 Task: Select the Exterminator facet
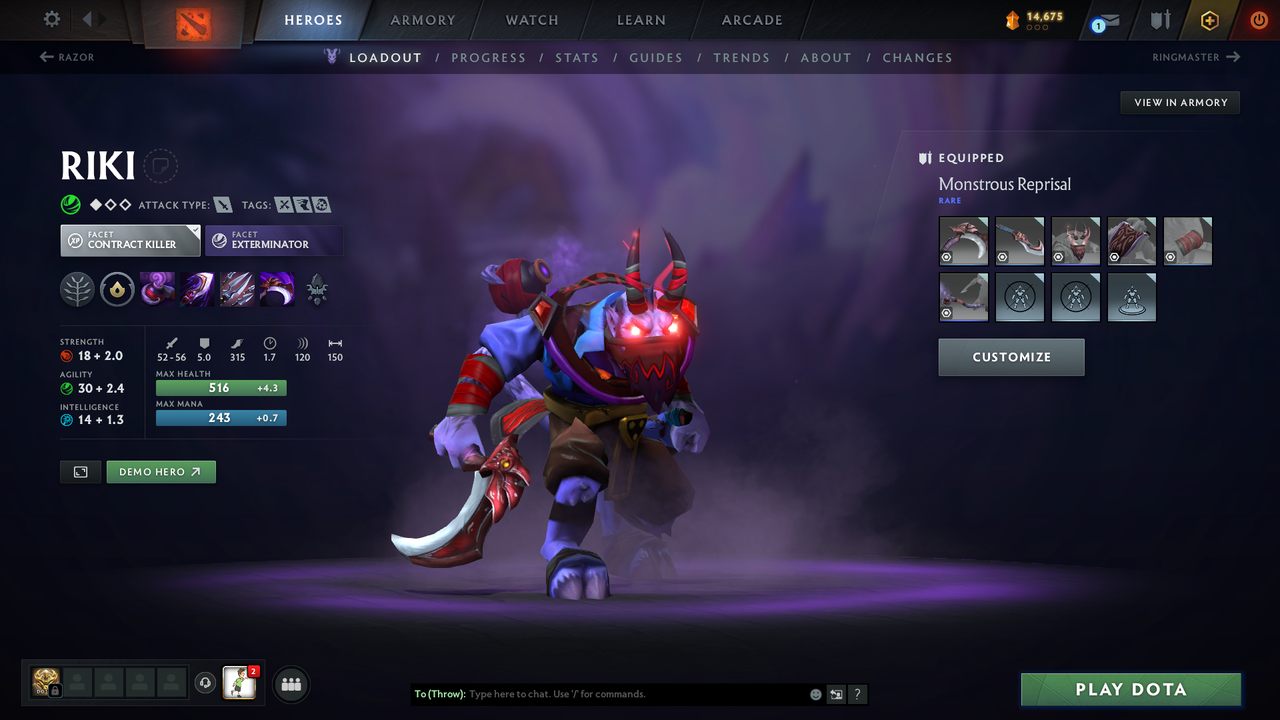click(x=275, y=240)
